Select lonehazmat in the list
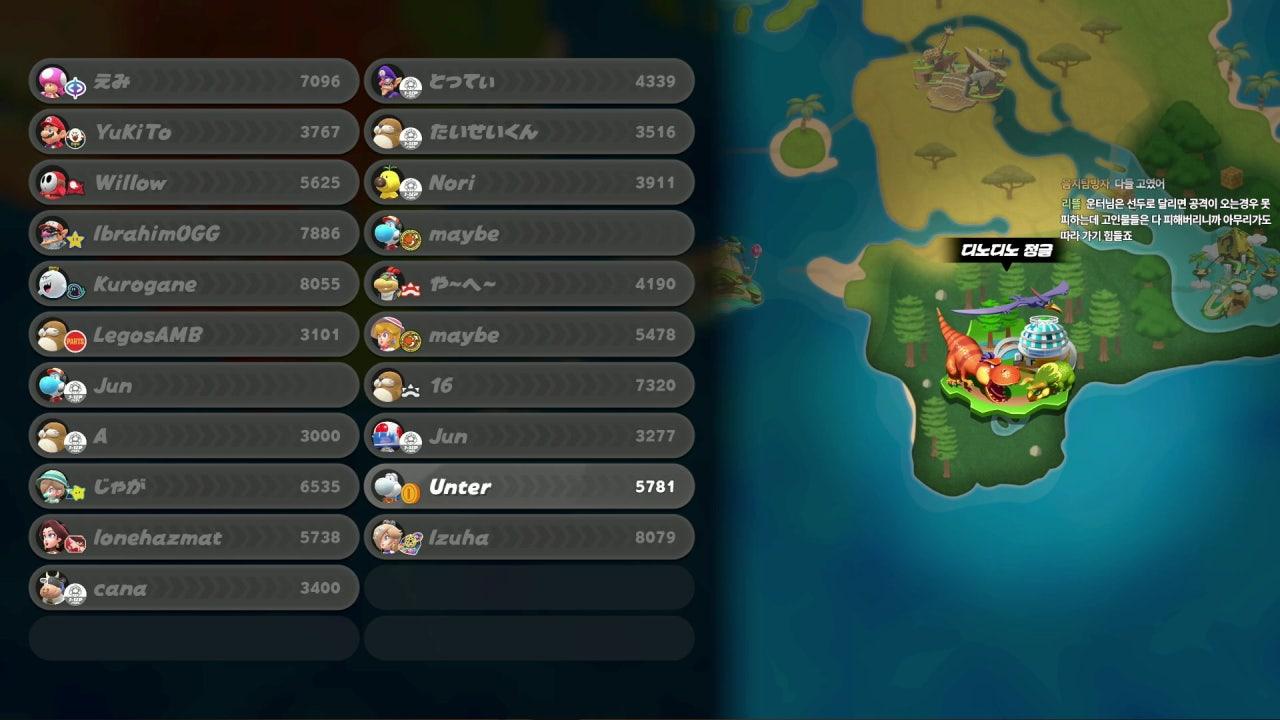Image resolution: width=1280 pixels, height=720 pixels. tap(194, 538)
